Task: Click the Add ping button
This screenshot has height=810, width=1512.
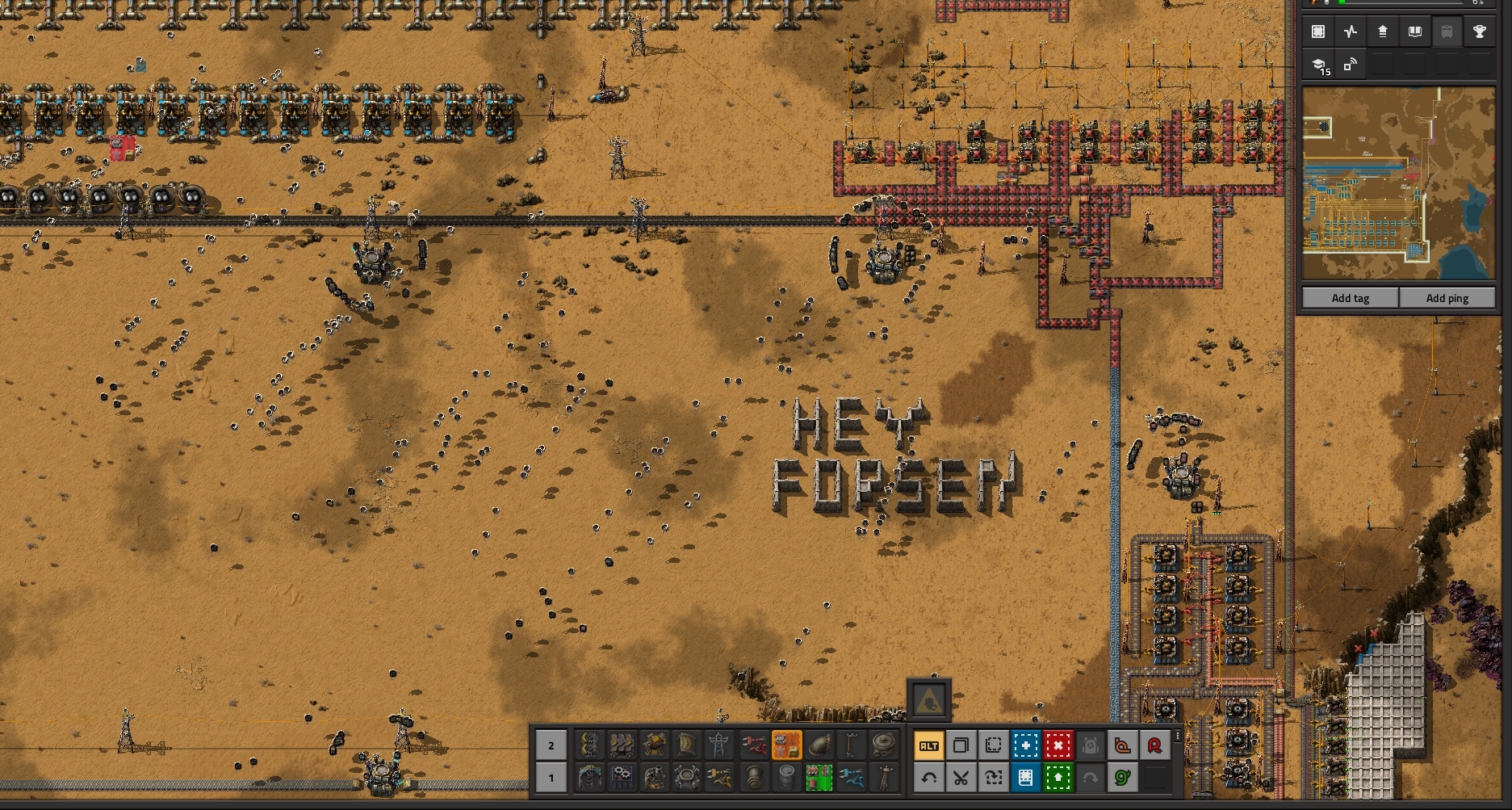Action: click(x=1447, y=298)
